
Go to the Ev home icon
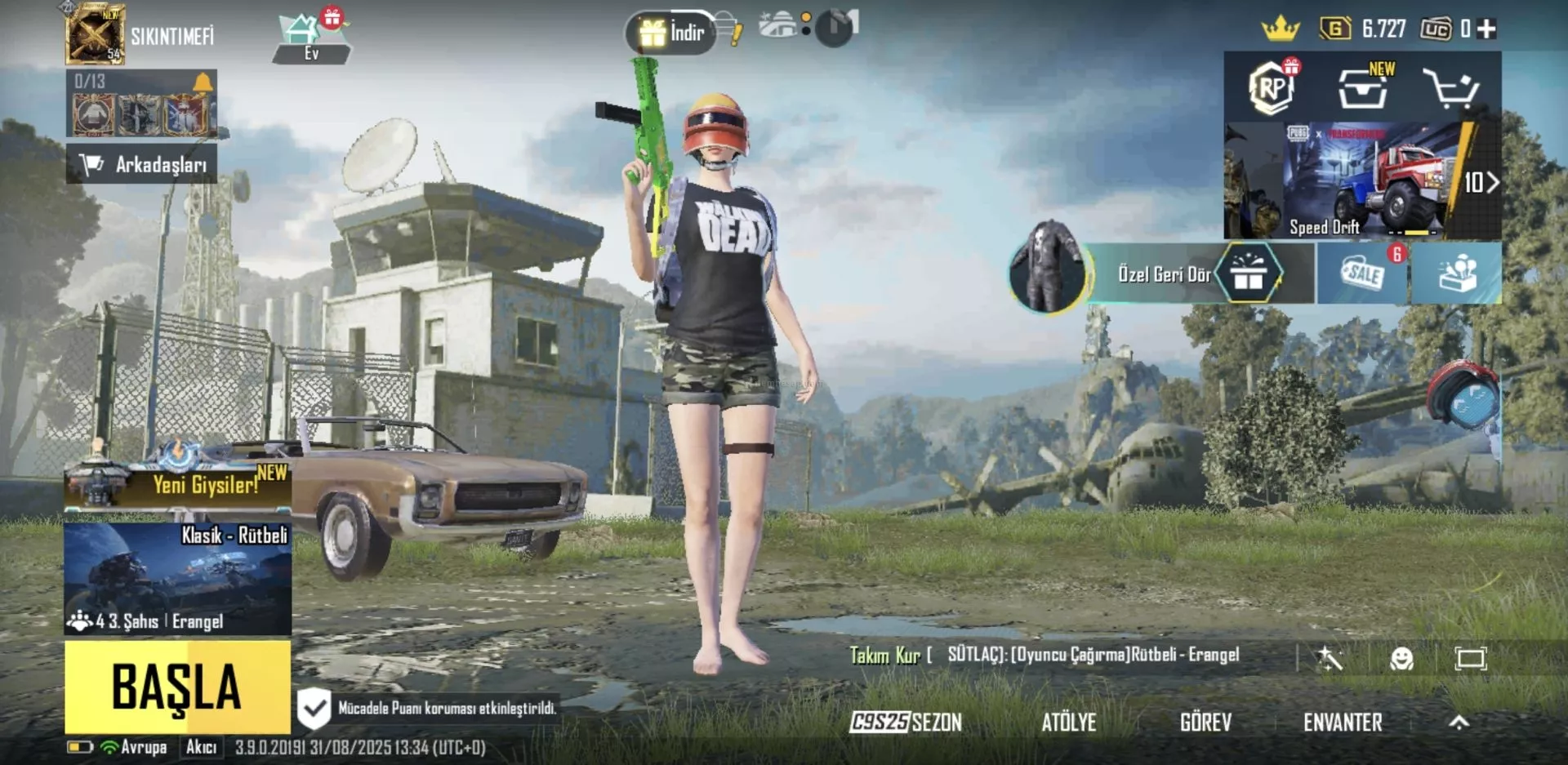tap(311, 38)
